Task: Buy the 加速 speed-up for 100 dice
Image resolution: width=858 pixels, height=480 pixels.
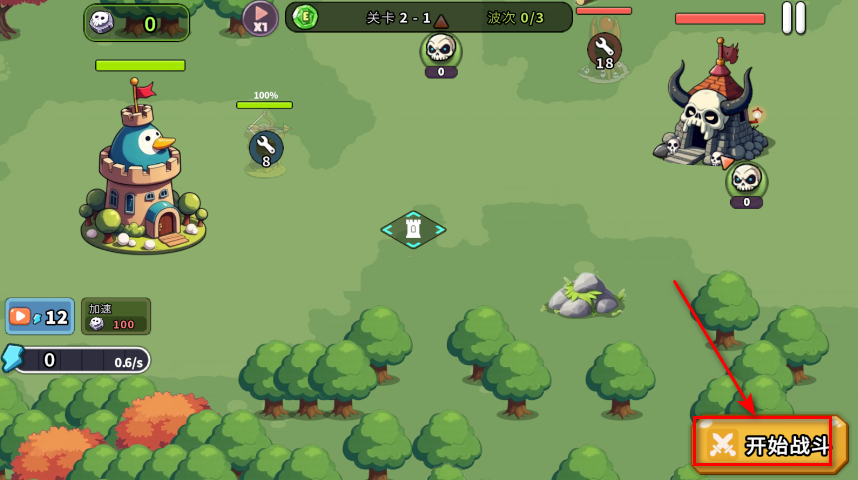Action: [116, 316]
